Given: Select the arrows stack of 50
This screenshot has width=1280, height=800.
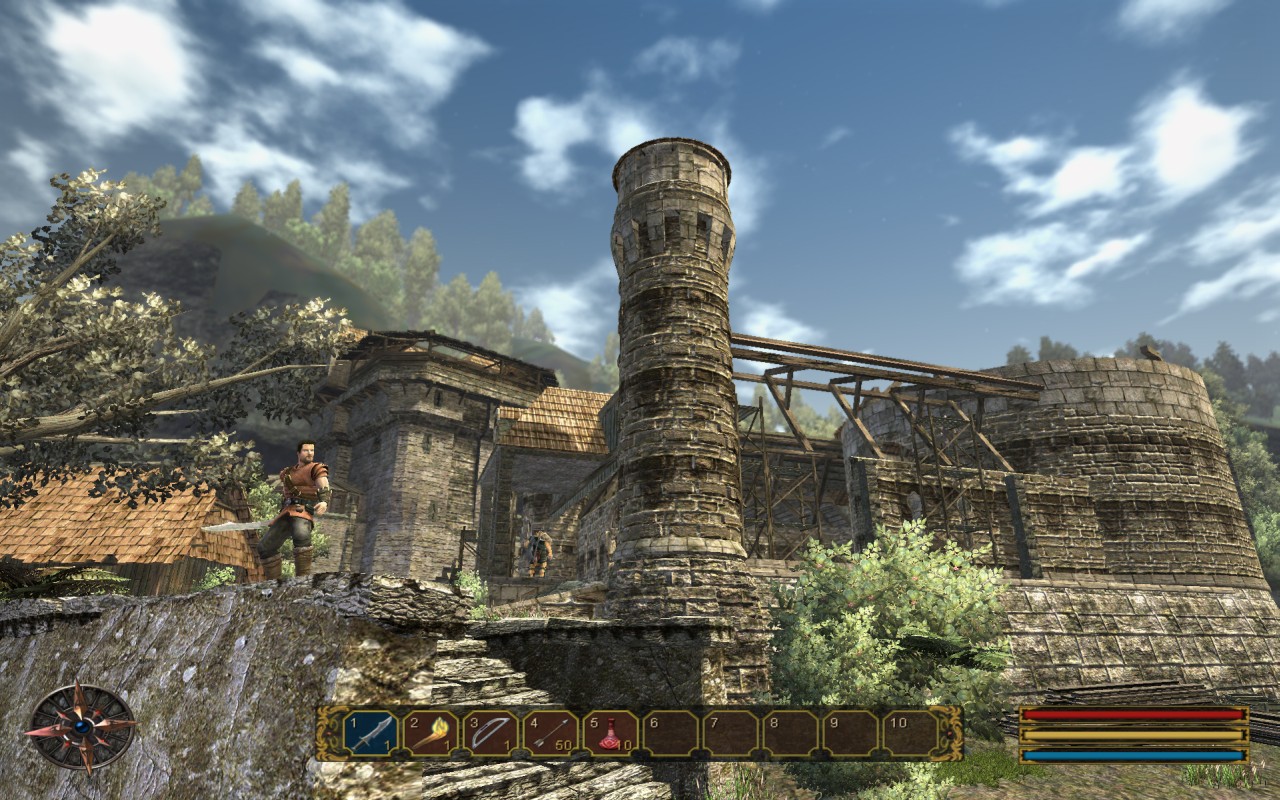Looking at the screenshot, I should pyautogui.click(x=551, y=734).
